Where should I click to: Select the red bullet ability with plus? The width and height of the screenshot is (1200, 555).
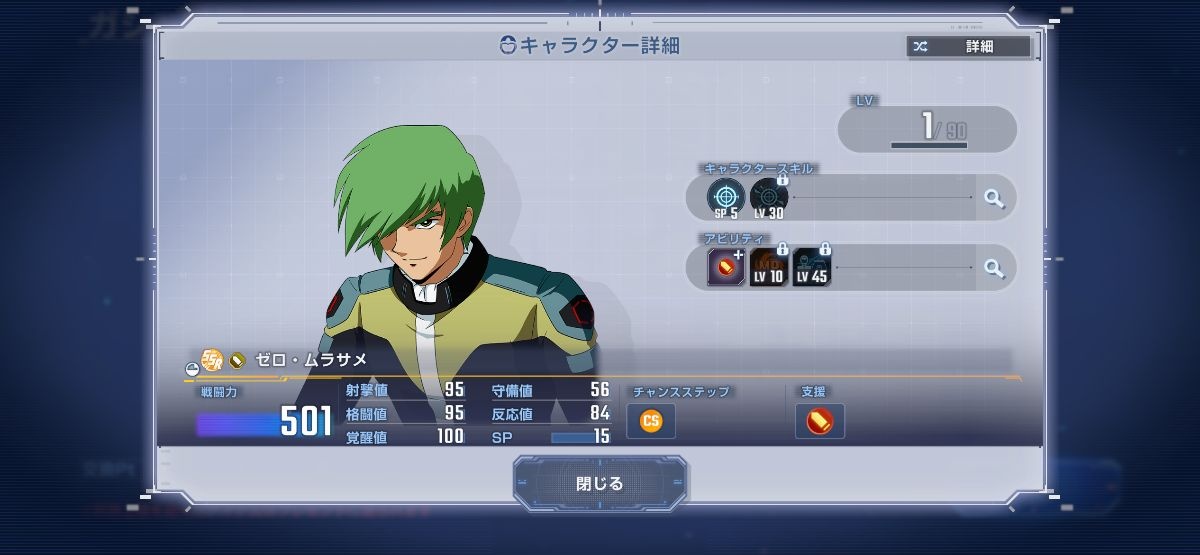pyautogui.click(x=726, y=268)
